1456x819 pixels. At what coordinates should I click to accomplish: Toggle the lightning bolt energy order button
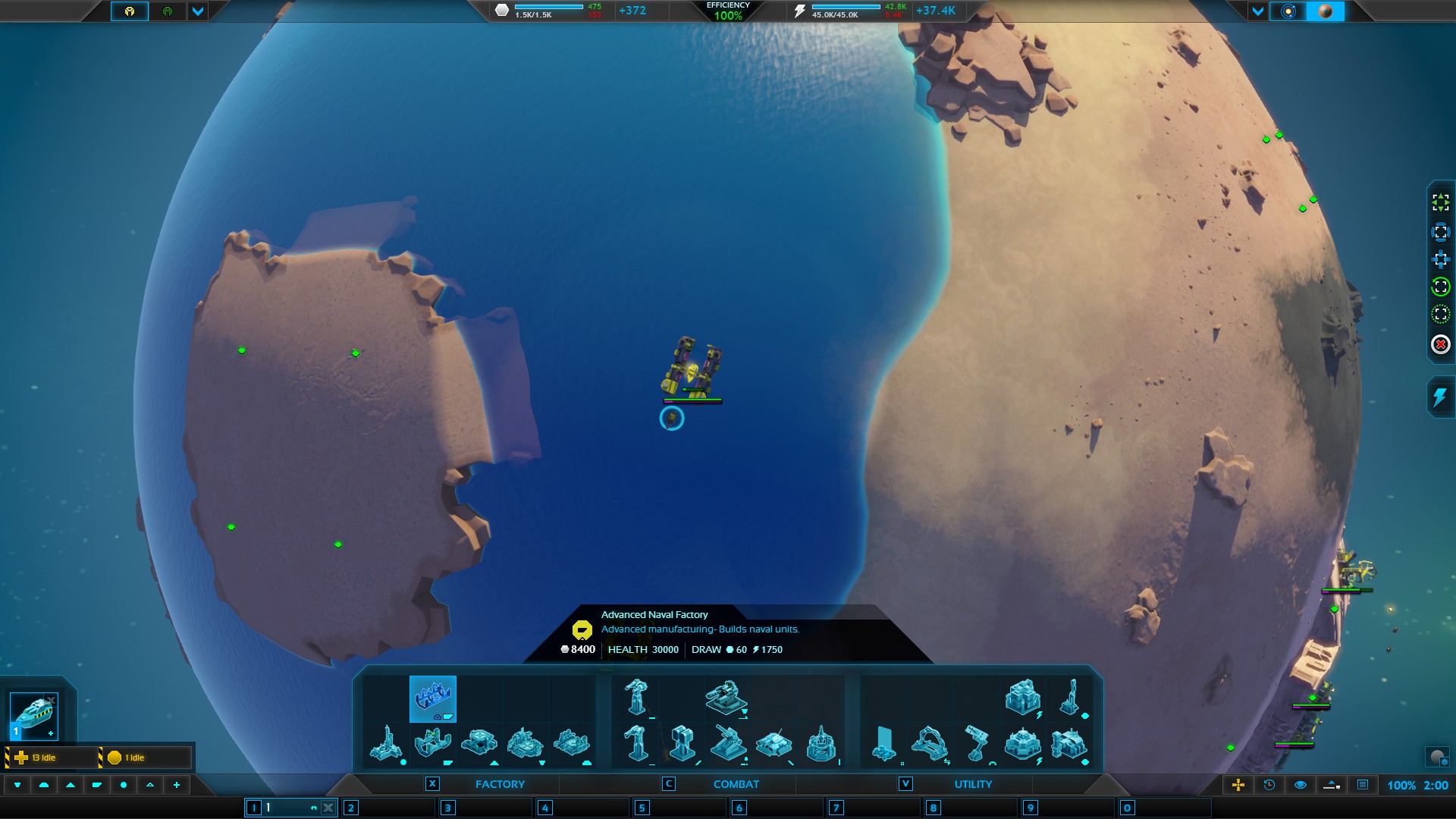[x=1439, y=397]
